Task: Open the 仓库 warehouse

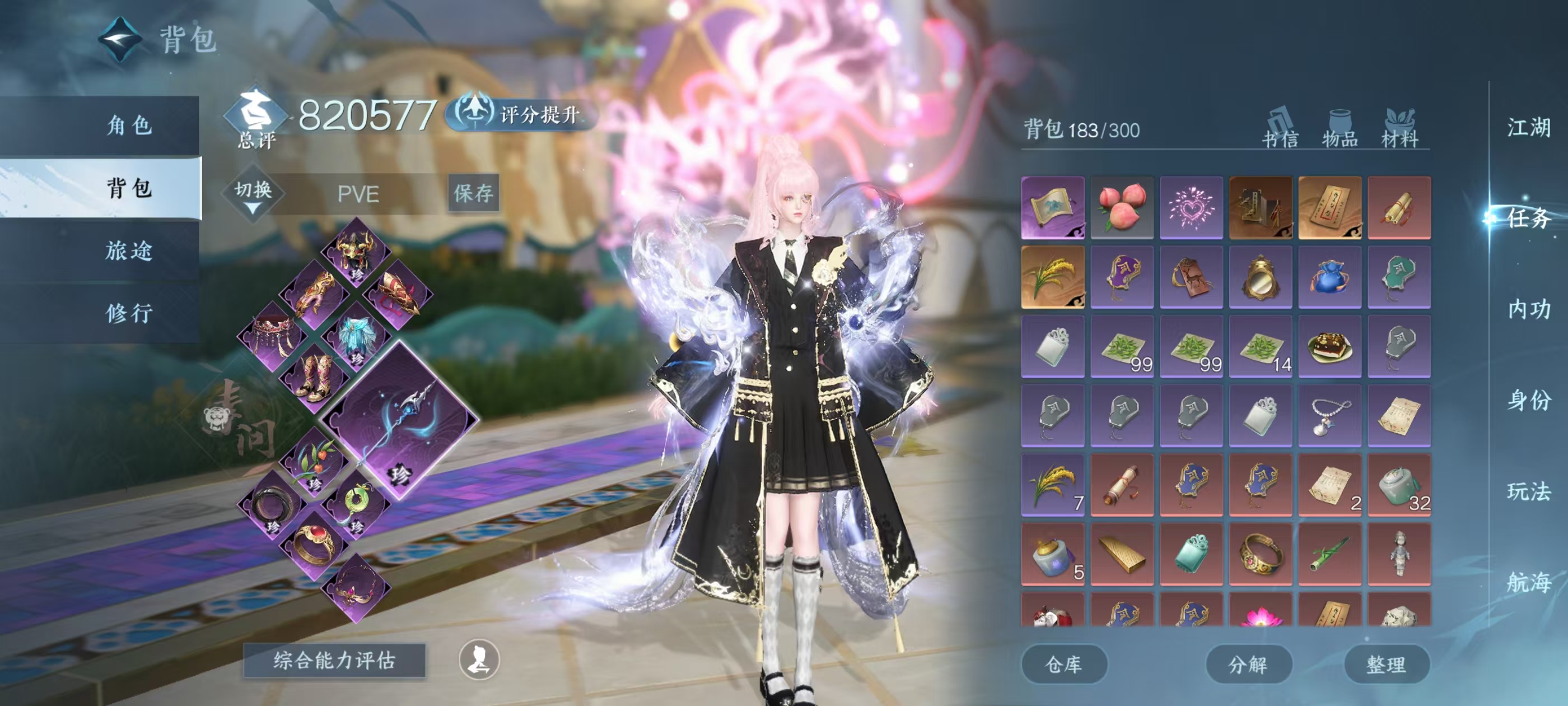Action: click(x=1063, y=665)
